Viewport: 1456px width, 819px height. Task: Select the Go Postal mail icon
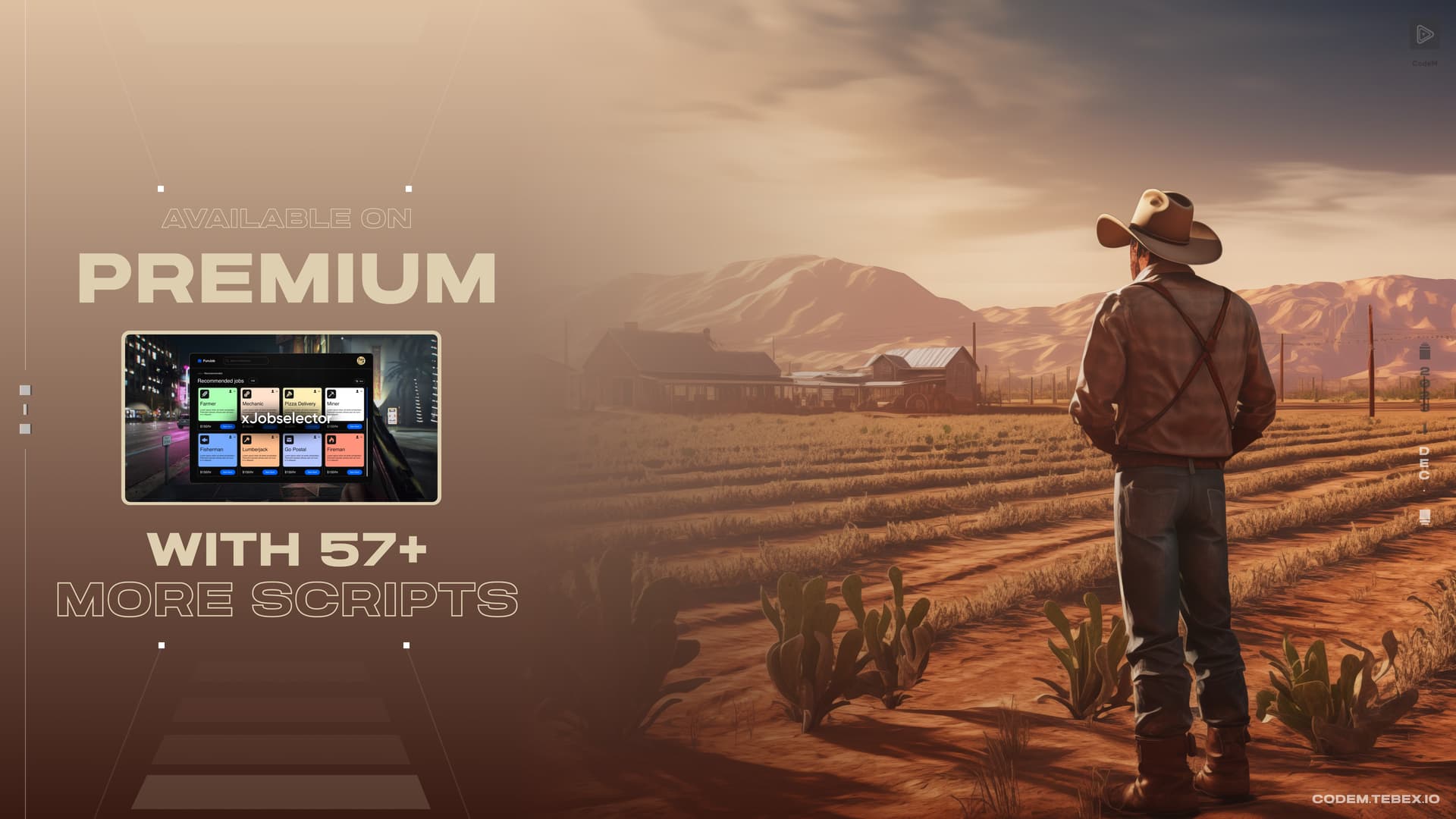[290, 439]
